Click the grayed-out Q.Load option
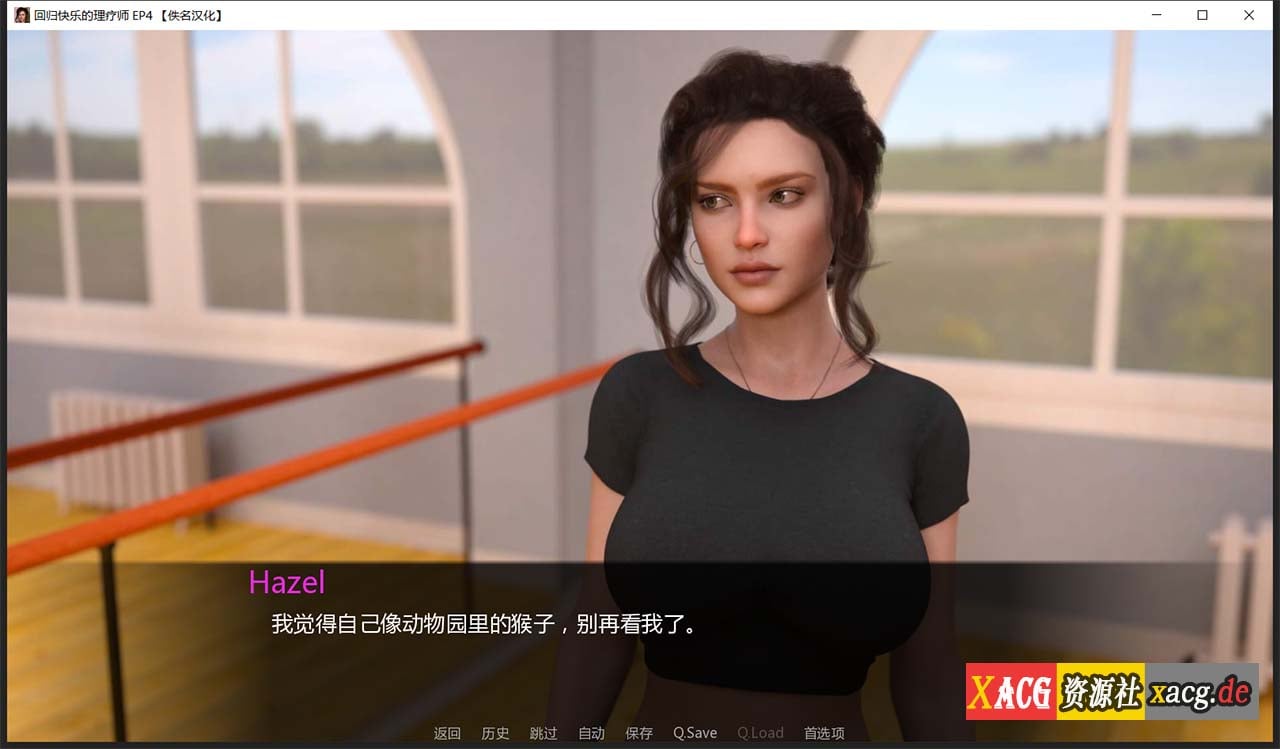1280x749 pixels. click(760, 733)
